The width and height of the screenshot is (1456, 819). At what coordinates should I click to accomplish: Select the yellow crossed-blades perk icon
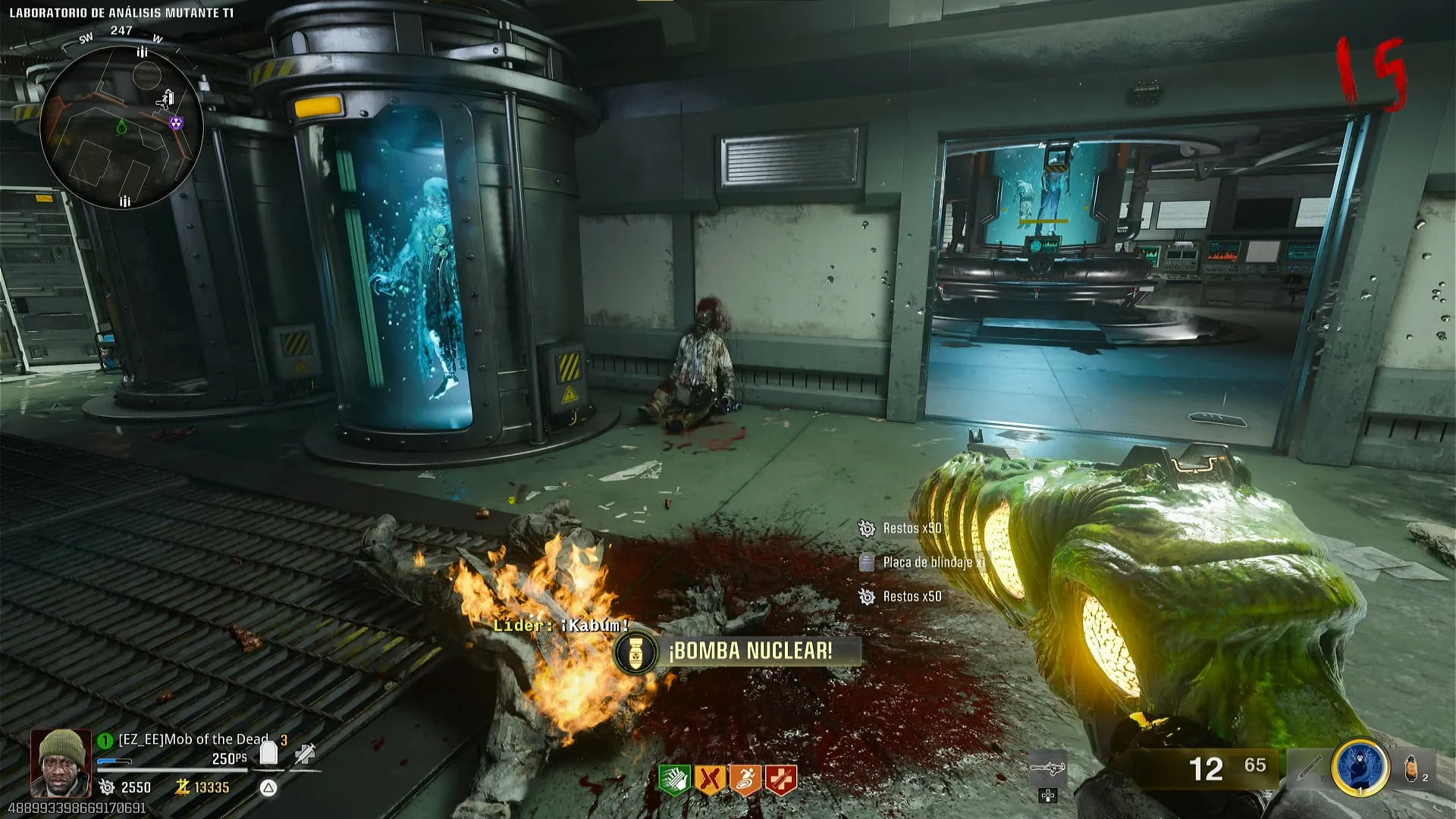pos(710,780)
